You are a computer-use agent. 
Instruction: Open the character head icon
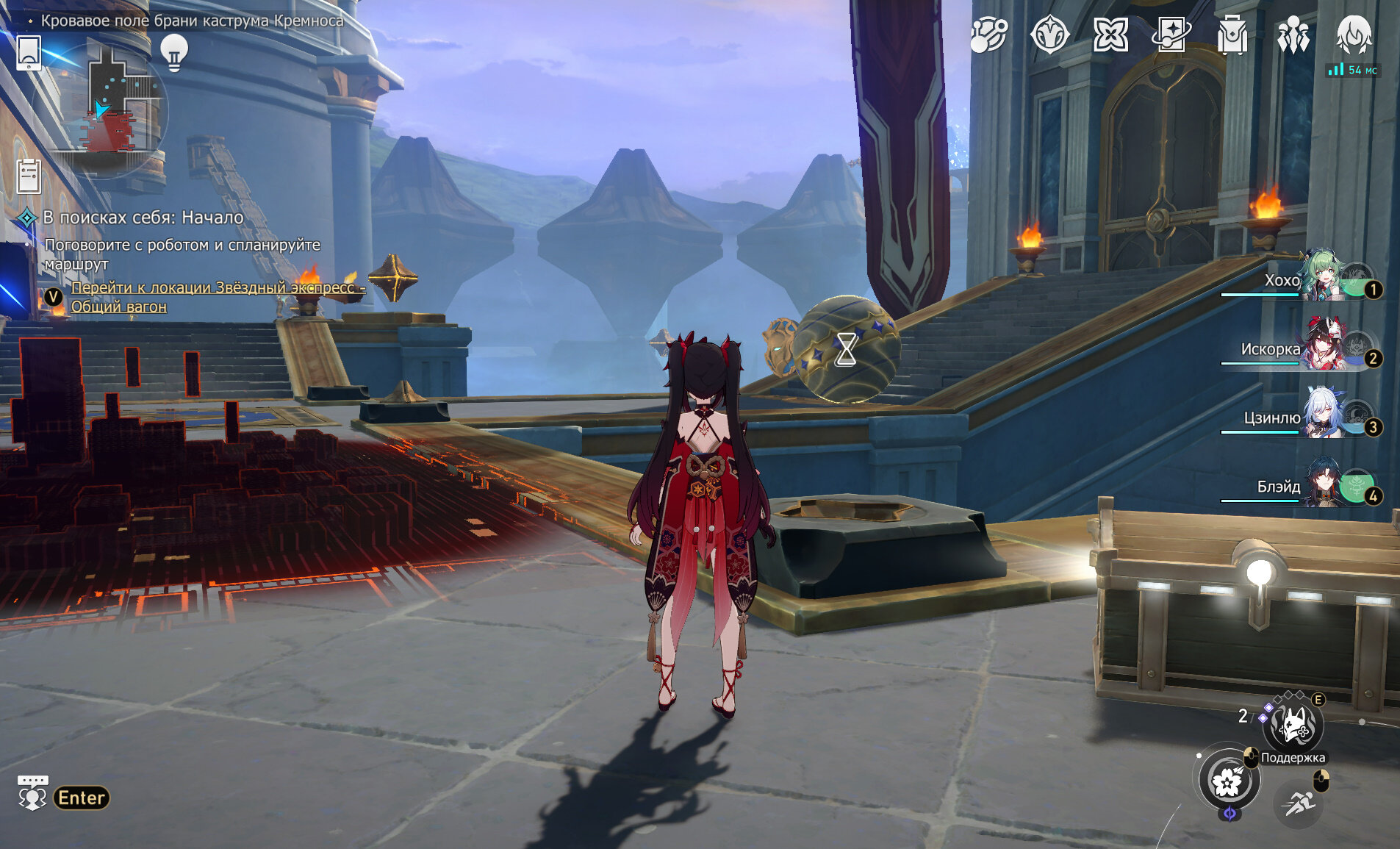click(x=1354, y=35)
